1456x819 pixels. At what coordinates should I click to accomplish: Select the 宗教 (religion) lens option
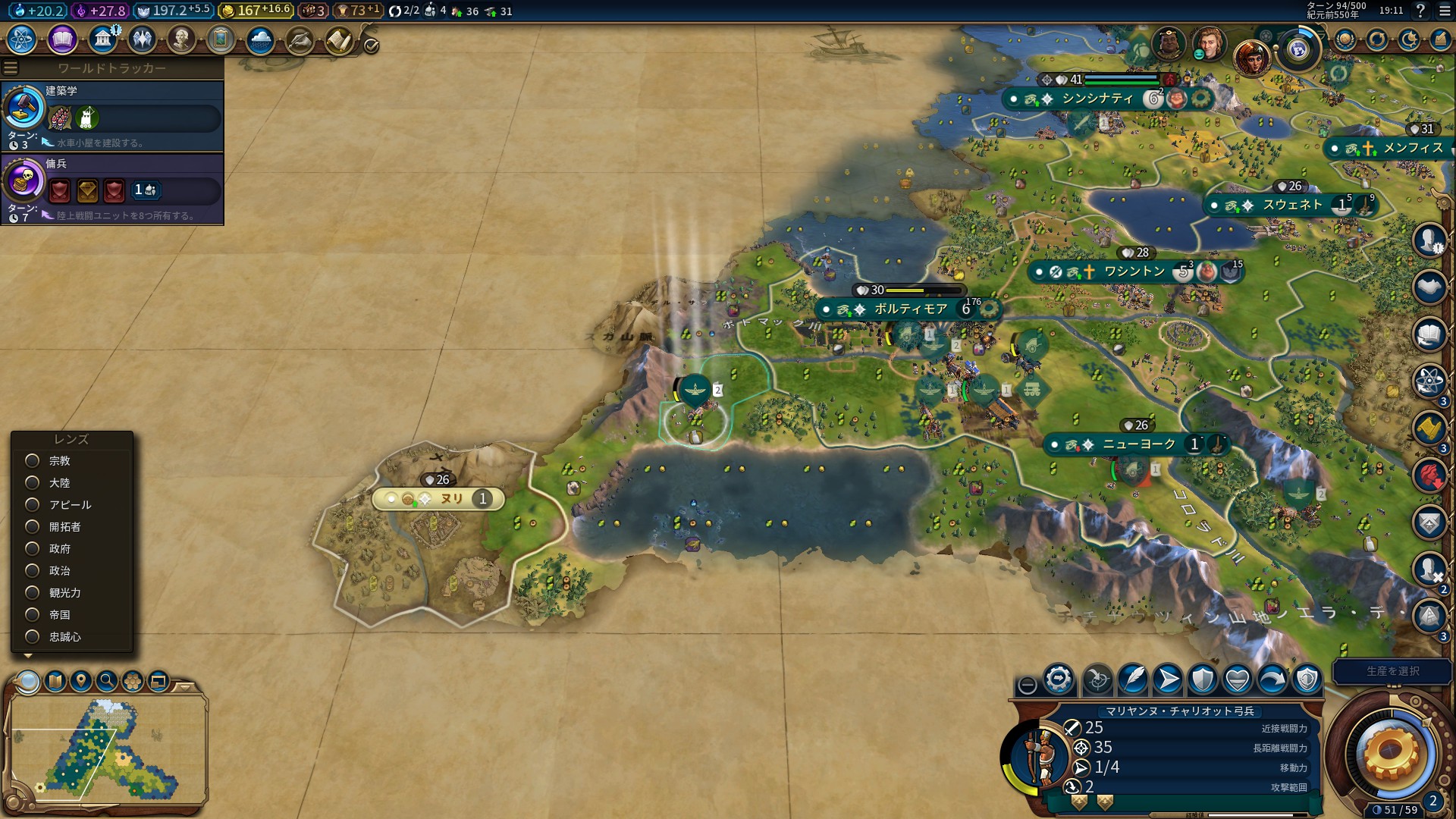pyautogui.click(x=33, y=461)
